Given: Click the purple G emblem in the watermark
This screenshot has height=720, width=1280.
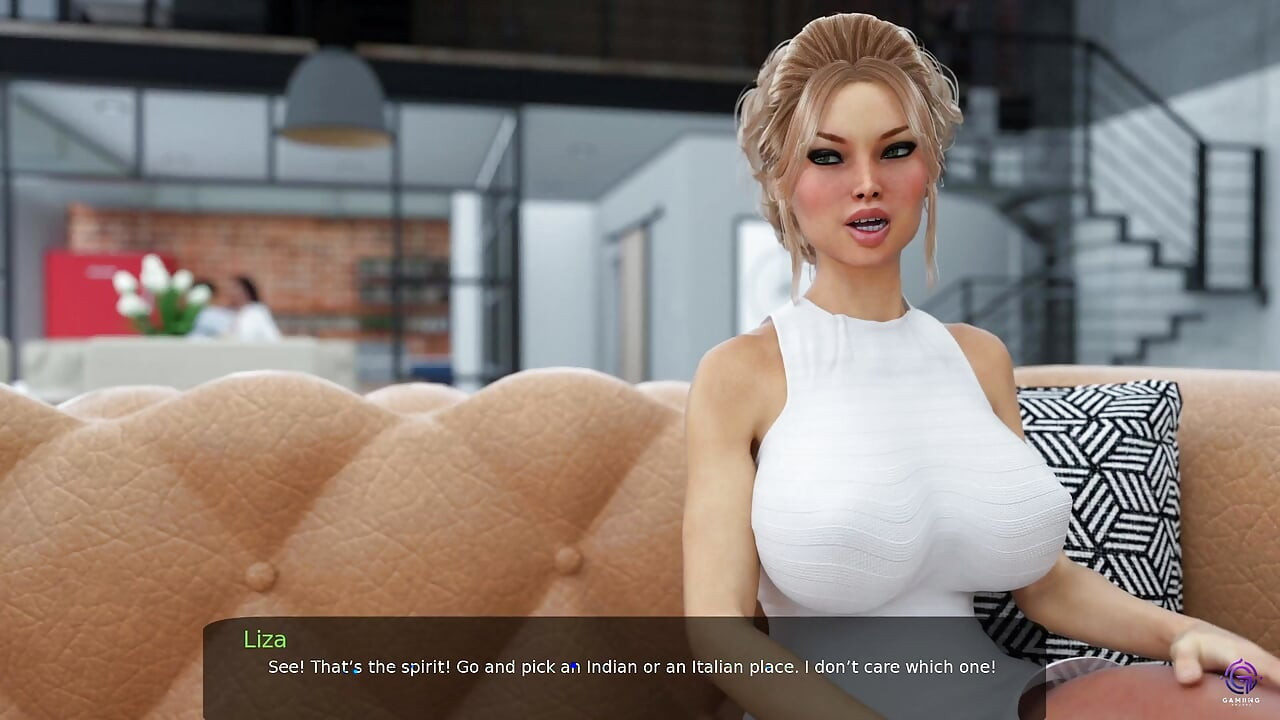Looking at the screenshot, I should (x=1241, y=675).
